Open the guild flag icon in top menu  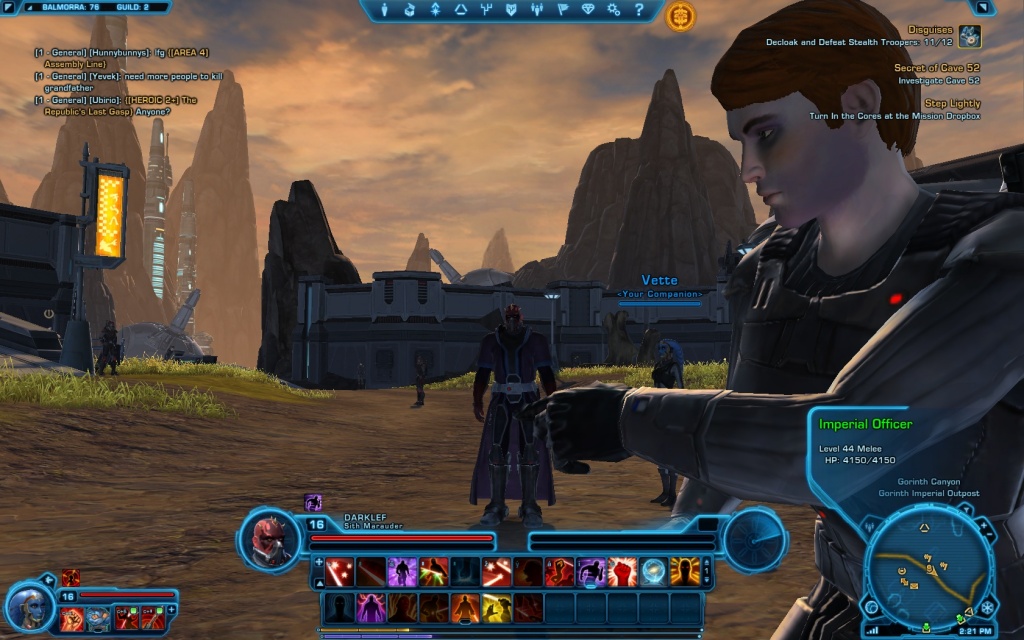coord(563,10)
